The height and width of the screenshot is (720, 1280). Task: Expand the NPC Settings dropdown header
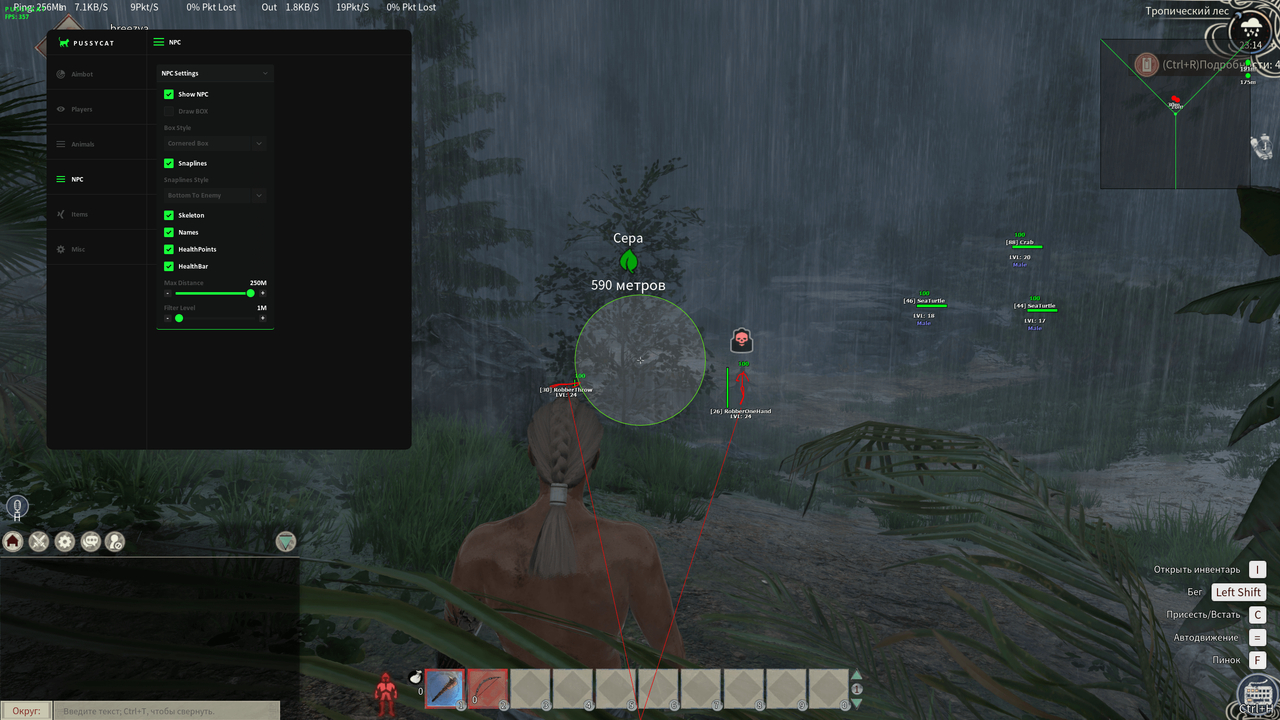tap(215, 73)
